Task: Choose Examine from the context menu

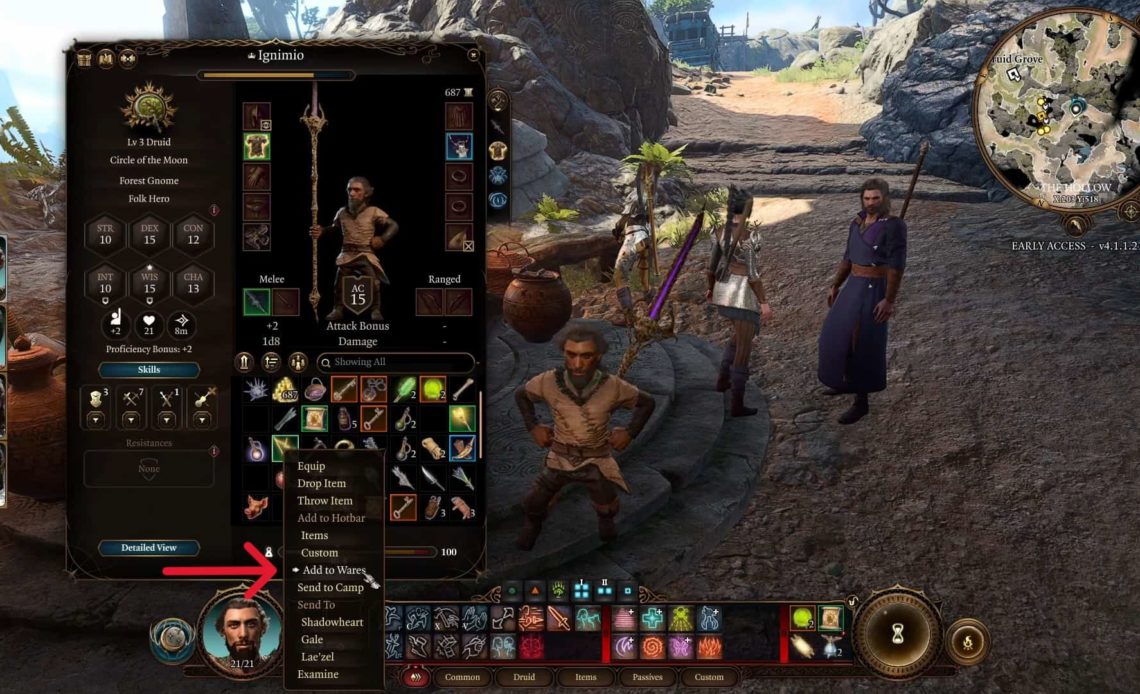Action: [x=317, y=674]
